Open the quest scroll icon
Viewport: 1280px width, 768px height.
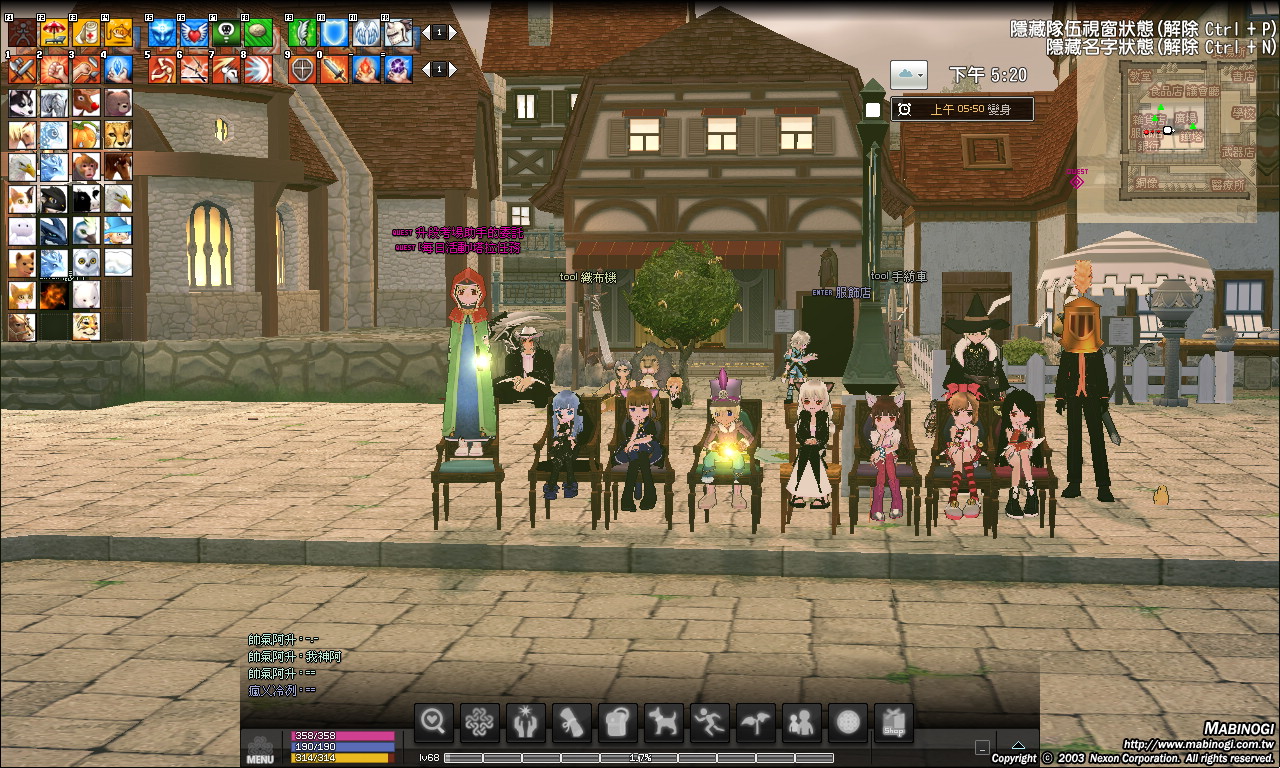tap(571, 722)
